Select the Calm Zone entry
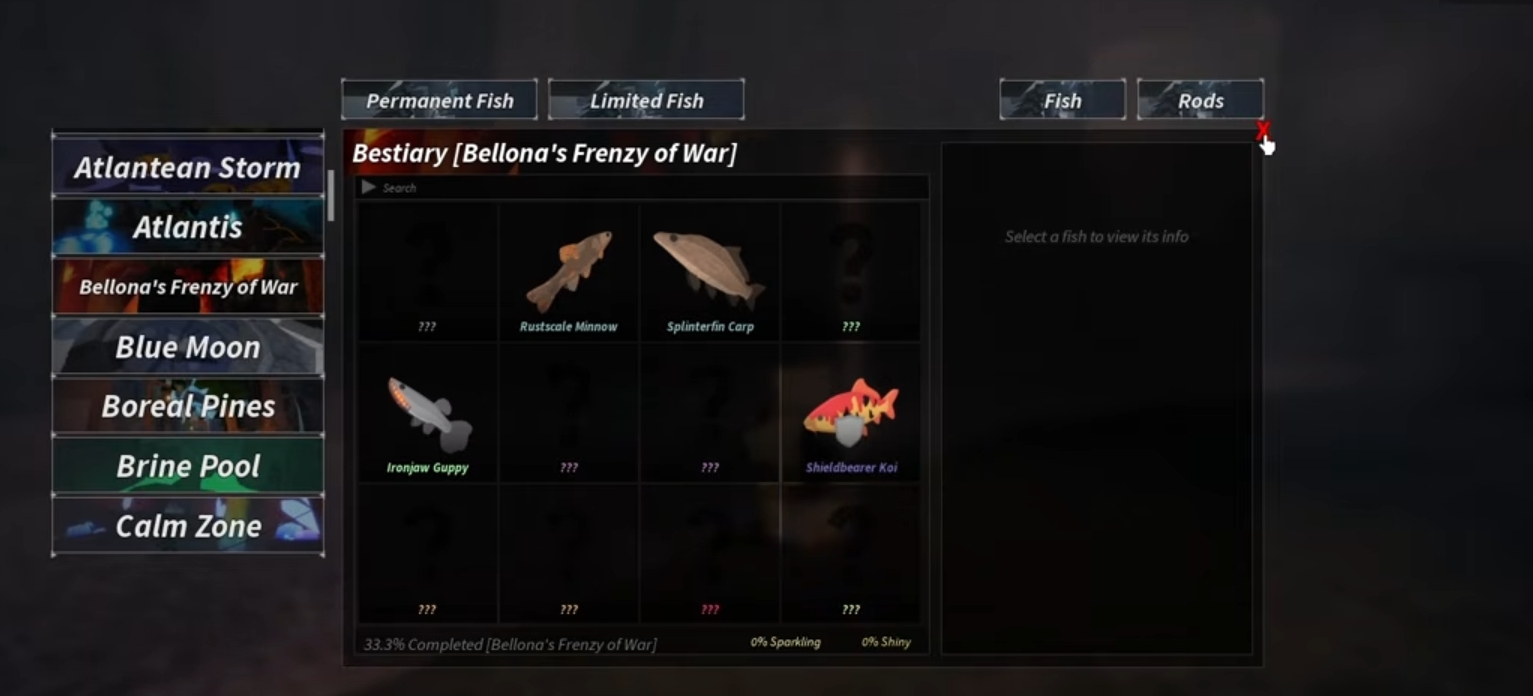 tap(188, 526)
